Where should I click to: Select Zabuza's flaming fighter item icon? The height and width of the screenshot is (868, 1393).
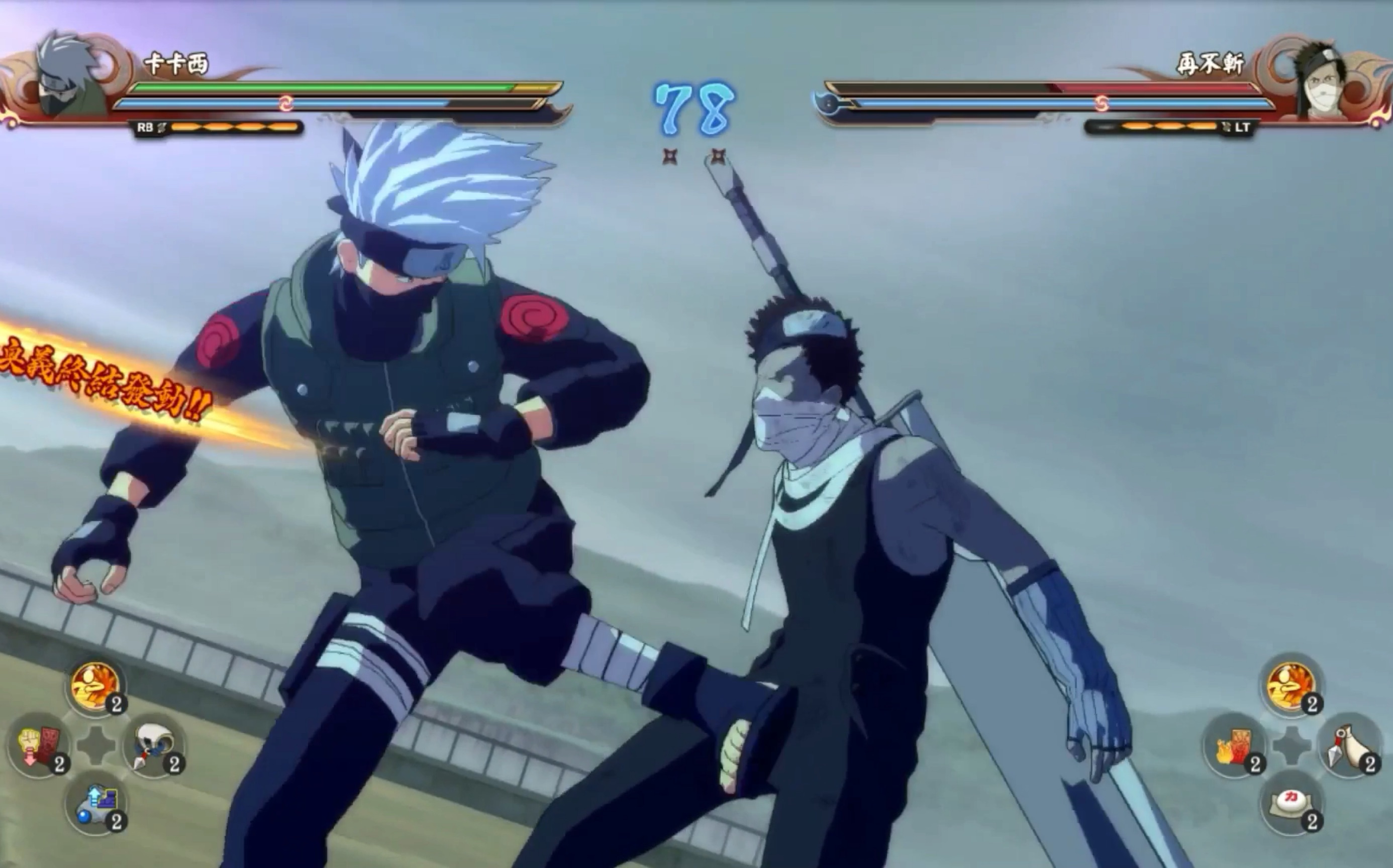[1292, 686]
